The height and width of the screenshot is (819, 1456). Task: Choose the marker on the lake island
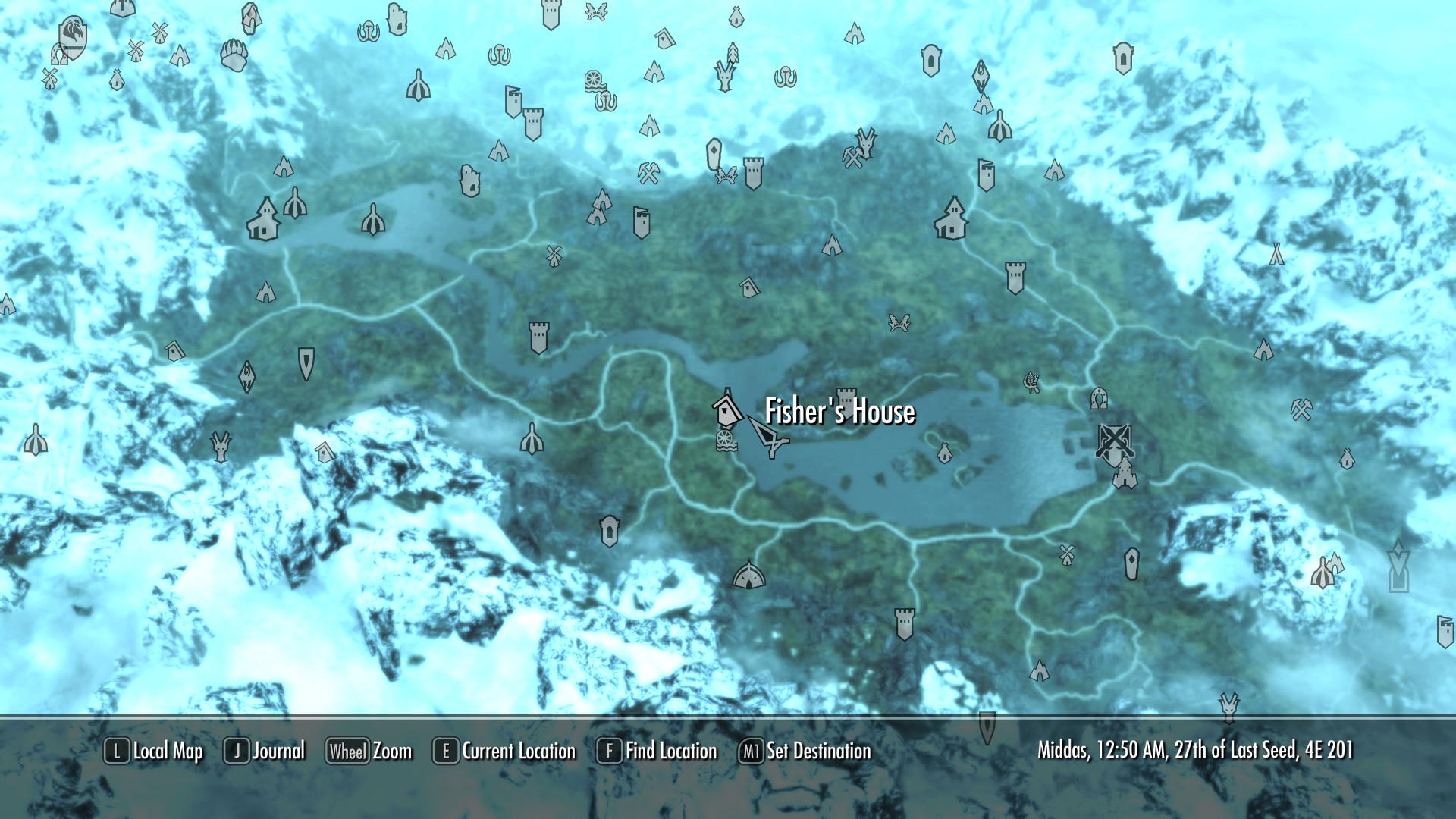pyautogui.click(x=943, y=453)
